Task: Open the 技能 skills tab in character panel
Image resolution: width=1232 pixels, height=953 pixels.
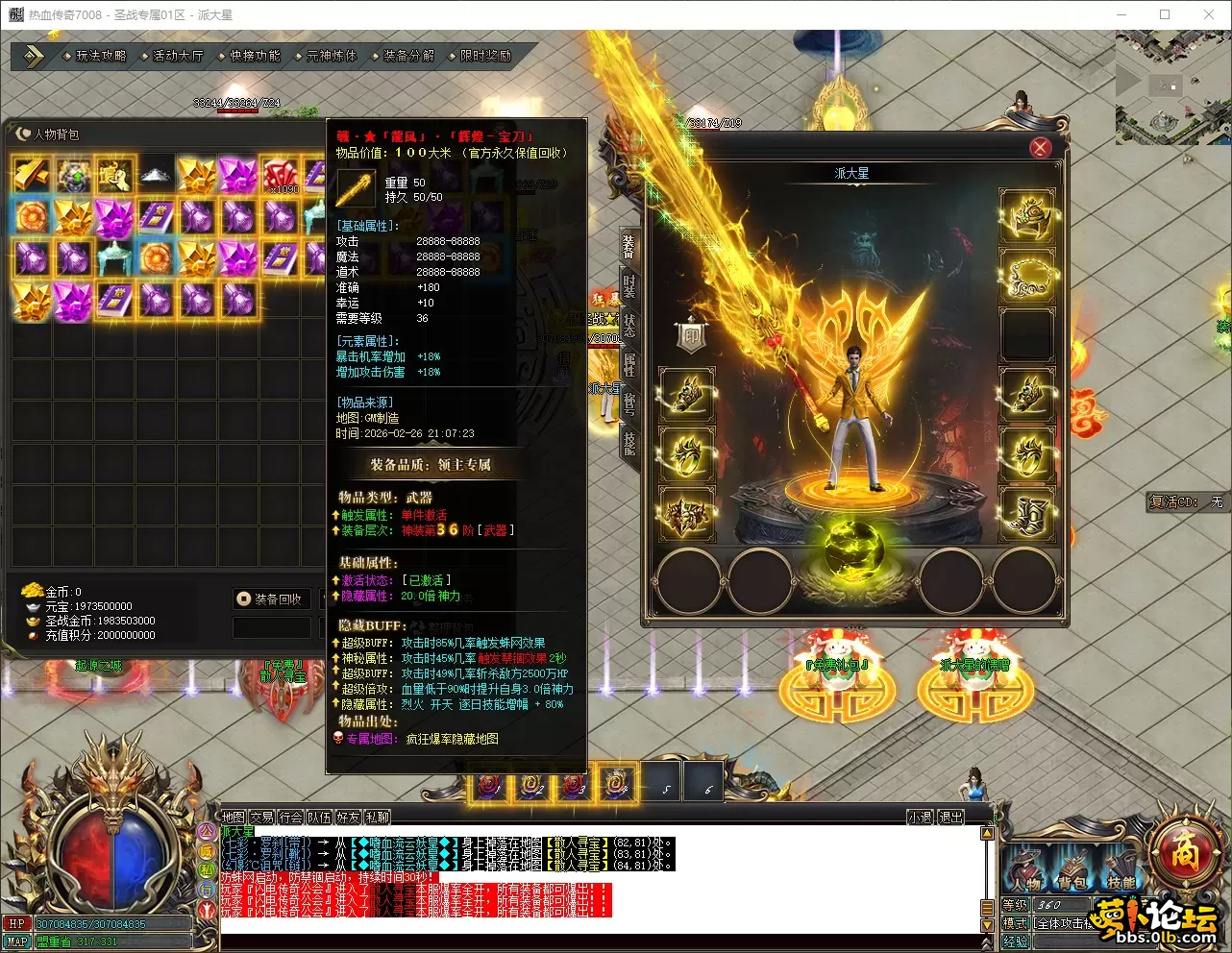Action: pyautogui.click(x=629, y=442)
